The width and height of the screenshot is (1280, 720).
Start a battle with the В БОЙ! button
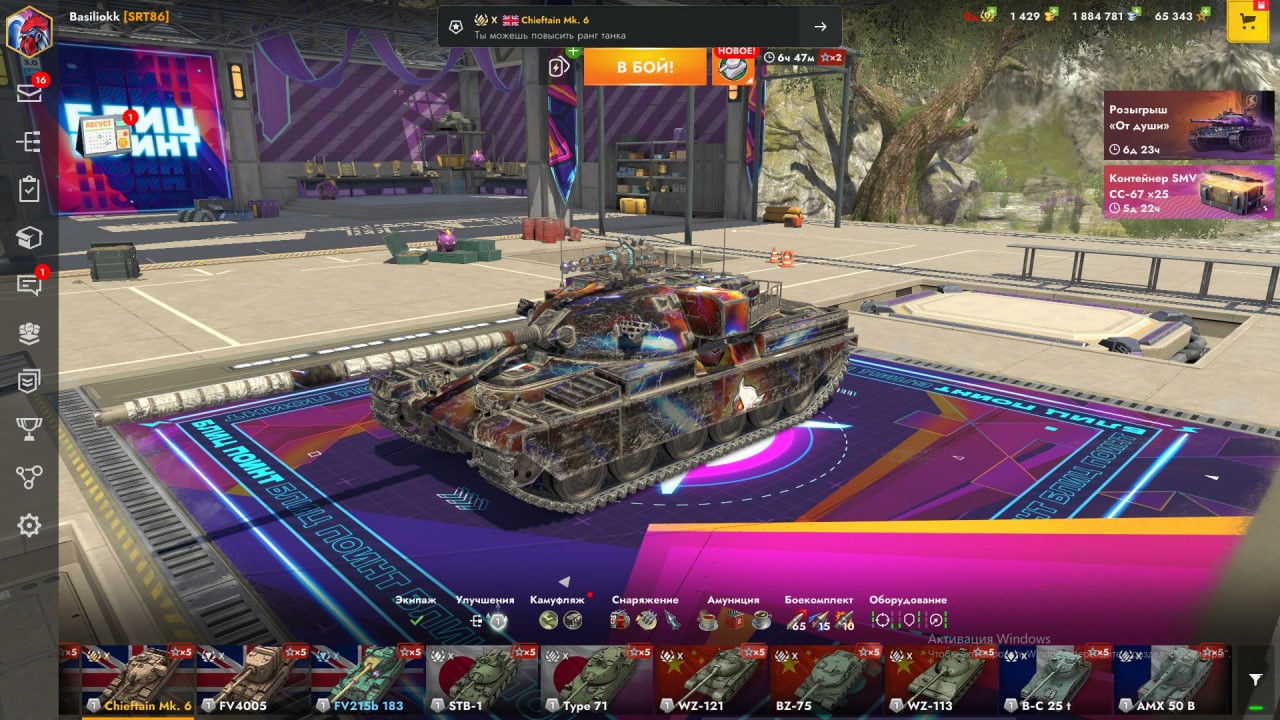645,67
